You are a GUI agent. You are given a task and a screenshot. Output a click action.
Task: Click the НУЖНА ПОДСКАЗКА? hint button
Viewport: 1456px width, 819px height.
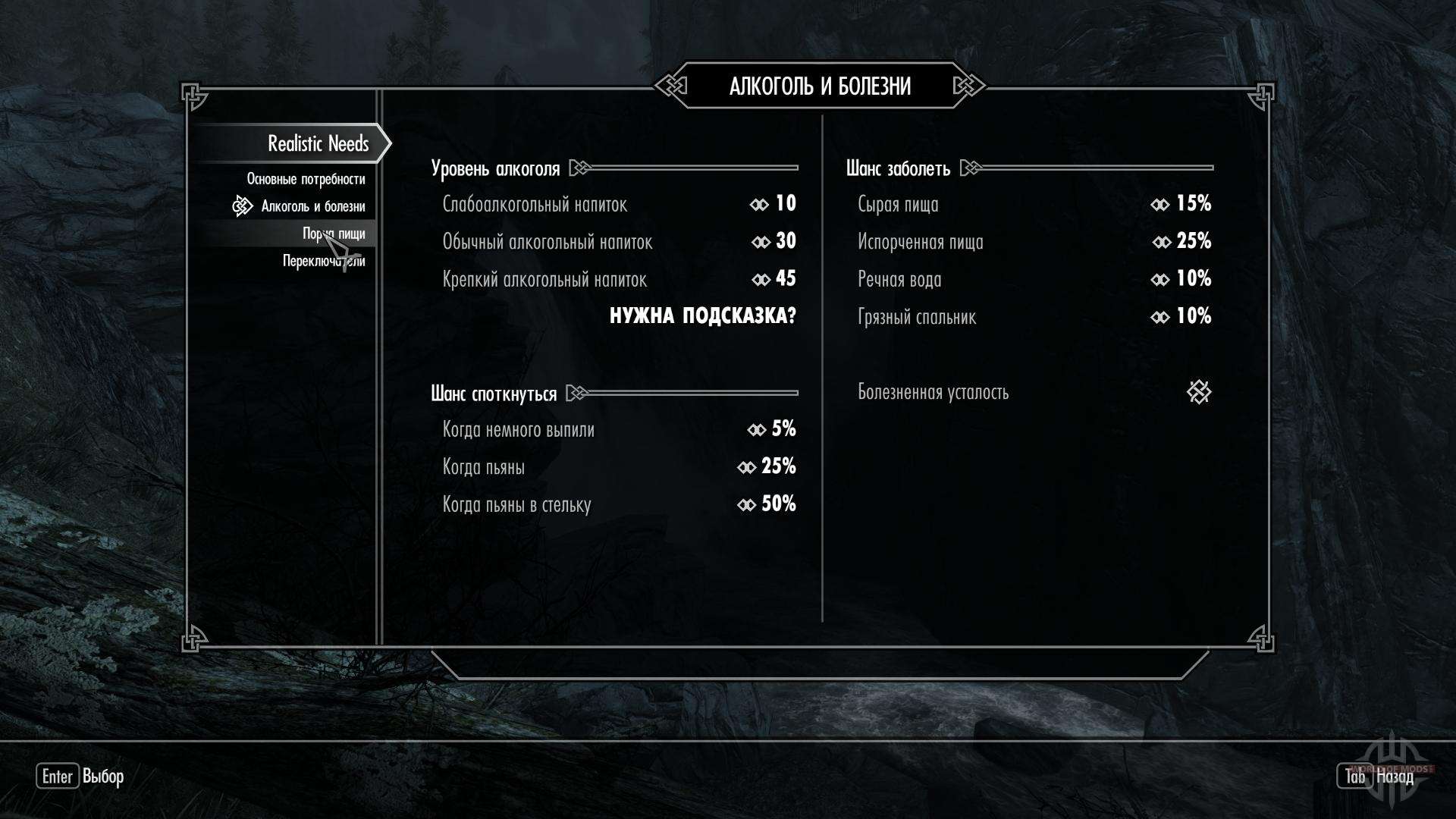pos(703,316)
